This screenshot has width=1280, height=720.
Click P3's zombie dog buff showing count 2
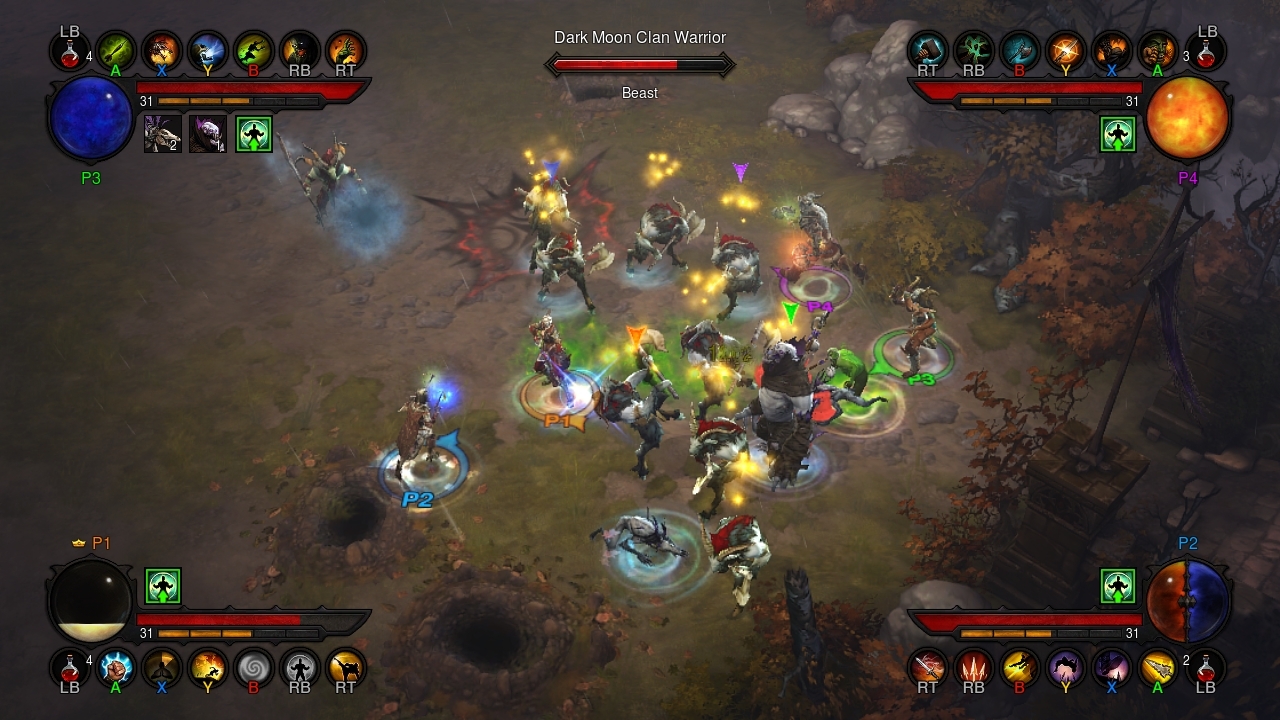click(x=163, y=134)
